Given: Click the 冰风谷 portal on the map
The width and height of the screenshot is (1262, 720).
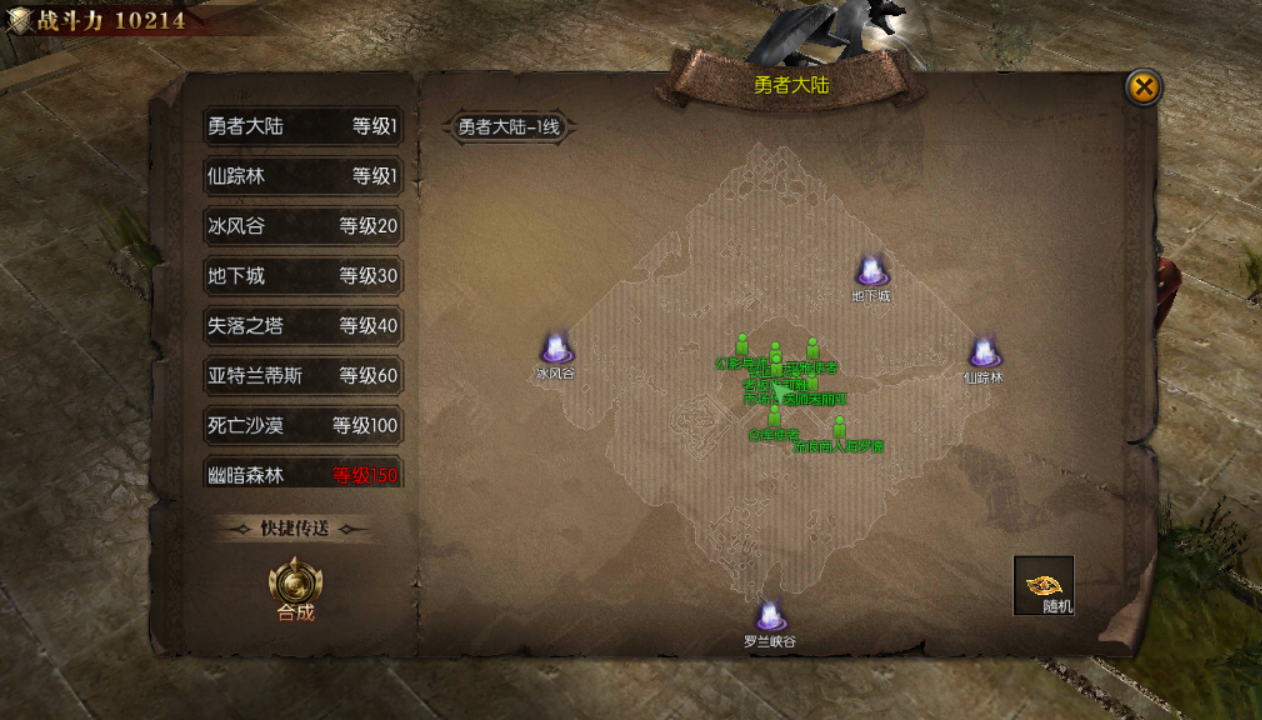Looking at the screenshot, I should (556, 349).
